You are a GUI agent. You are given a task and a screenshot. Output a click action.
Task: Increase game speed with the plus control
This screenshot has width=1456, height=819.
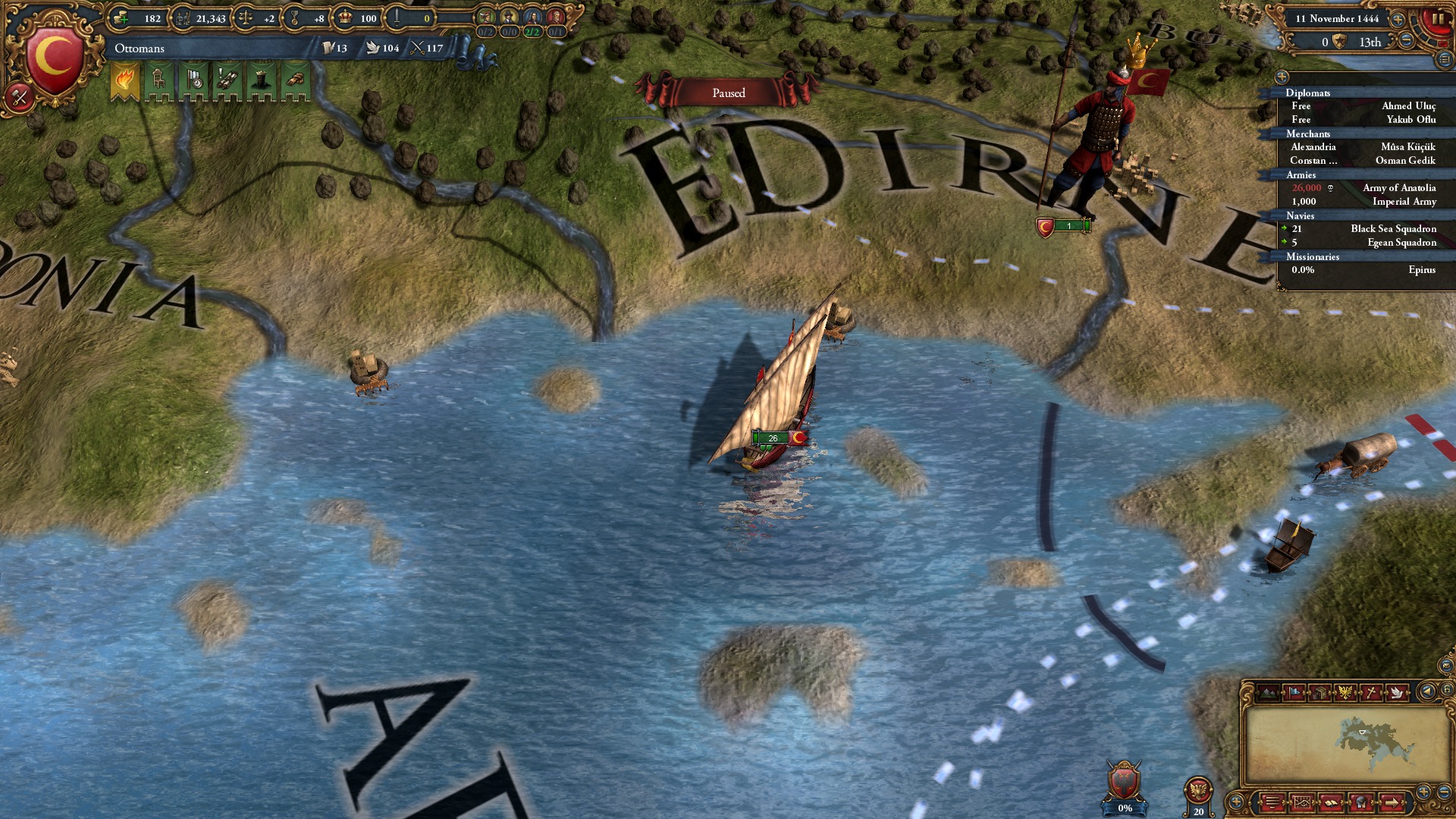(x=1398, y=20)
